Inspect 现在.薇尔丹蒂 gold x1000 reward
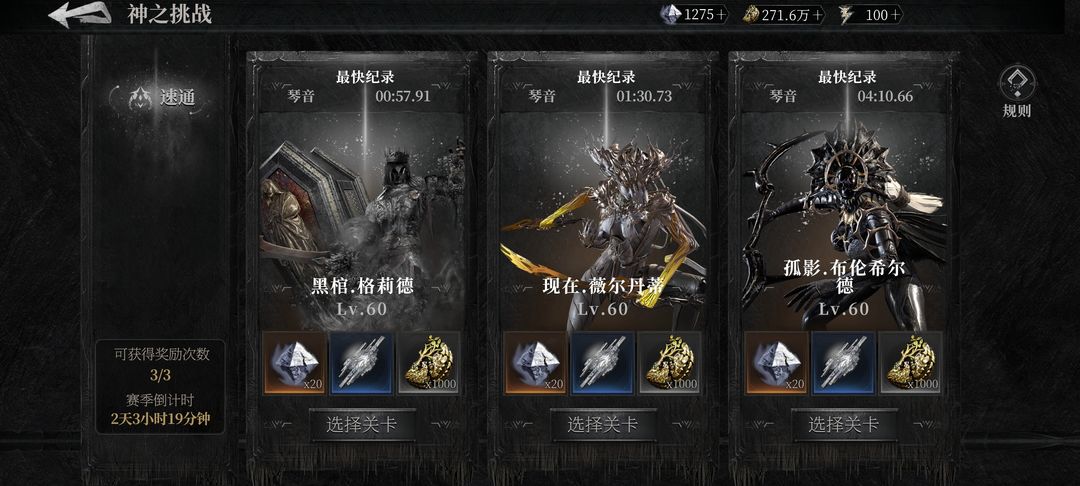This screenshot has width=1080, height=486. tap(670, 362)
